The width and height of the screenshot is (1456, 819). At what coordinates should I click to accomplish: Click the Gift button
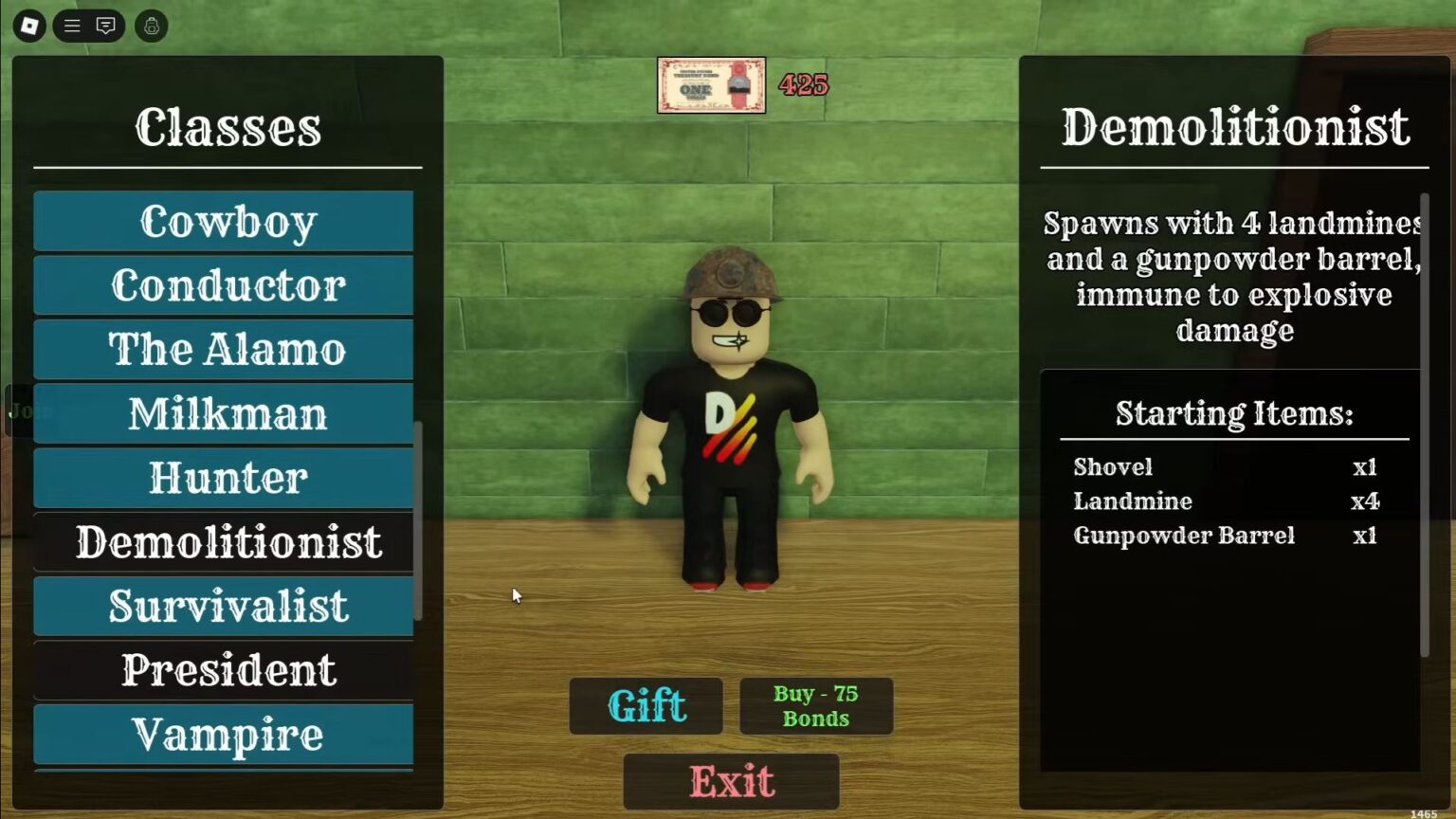(646, 705)
